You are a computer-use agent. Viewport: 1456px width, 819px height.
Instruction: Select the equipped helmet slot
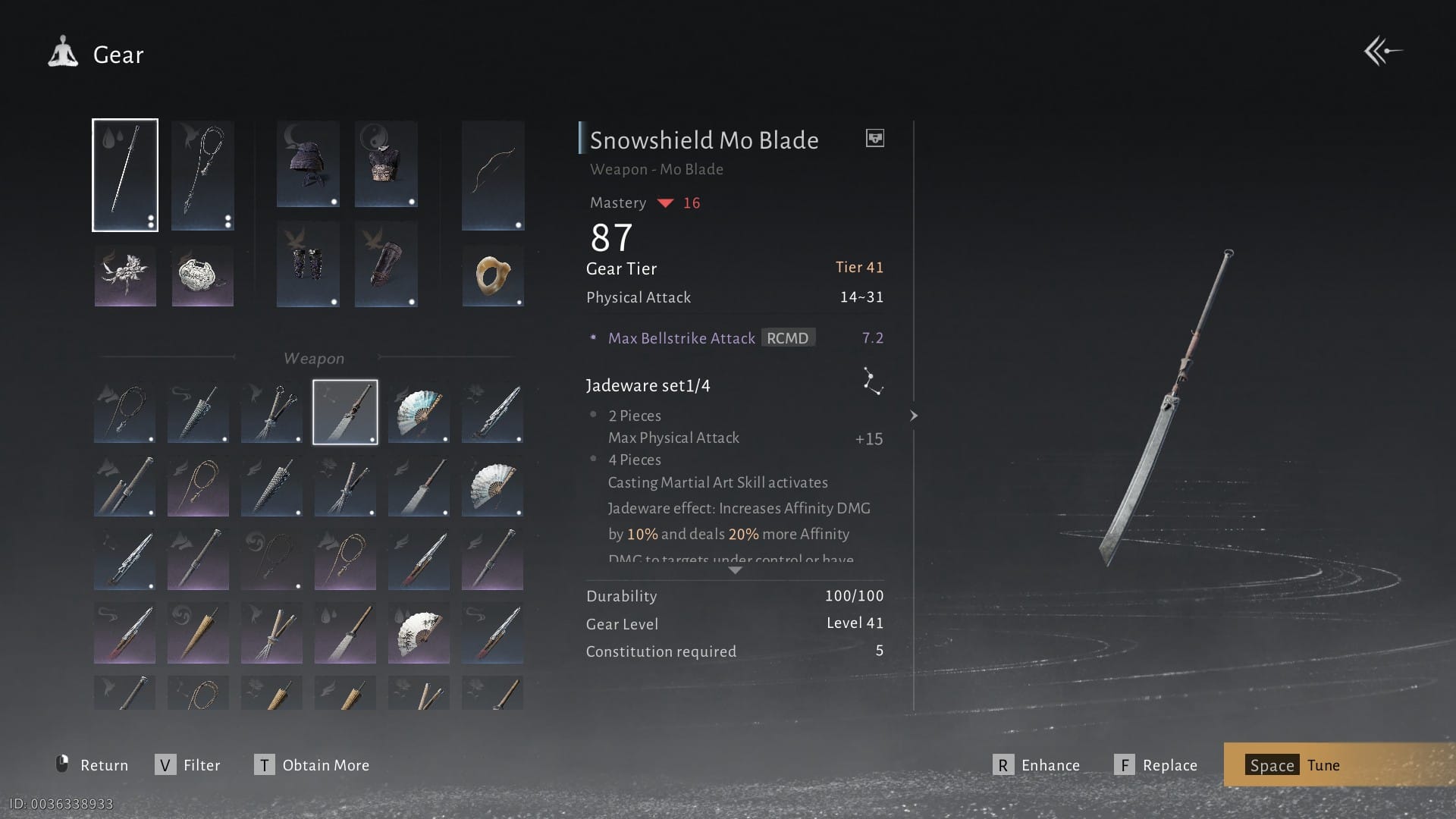click(307, 164)
